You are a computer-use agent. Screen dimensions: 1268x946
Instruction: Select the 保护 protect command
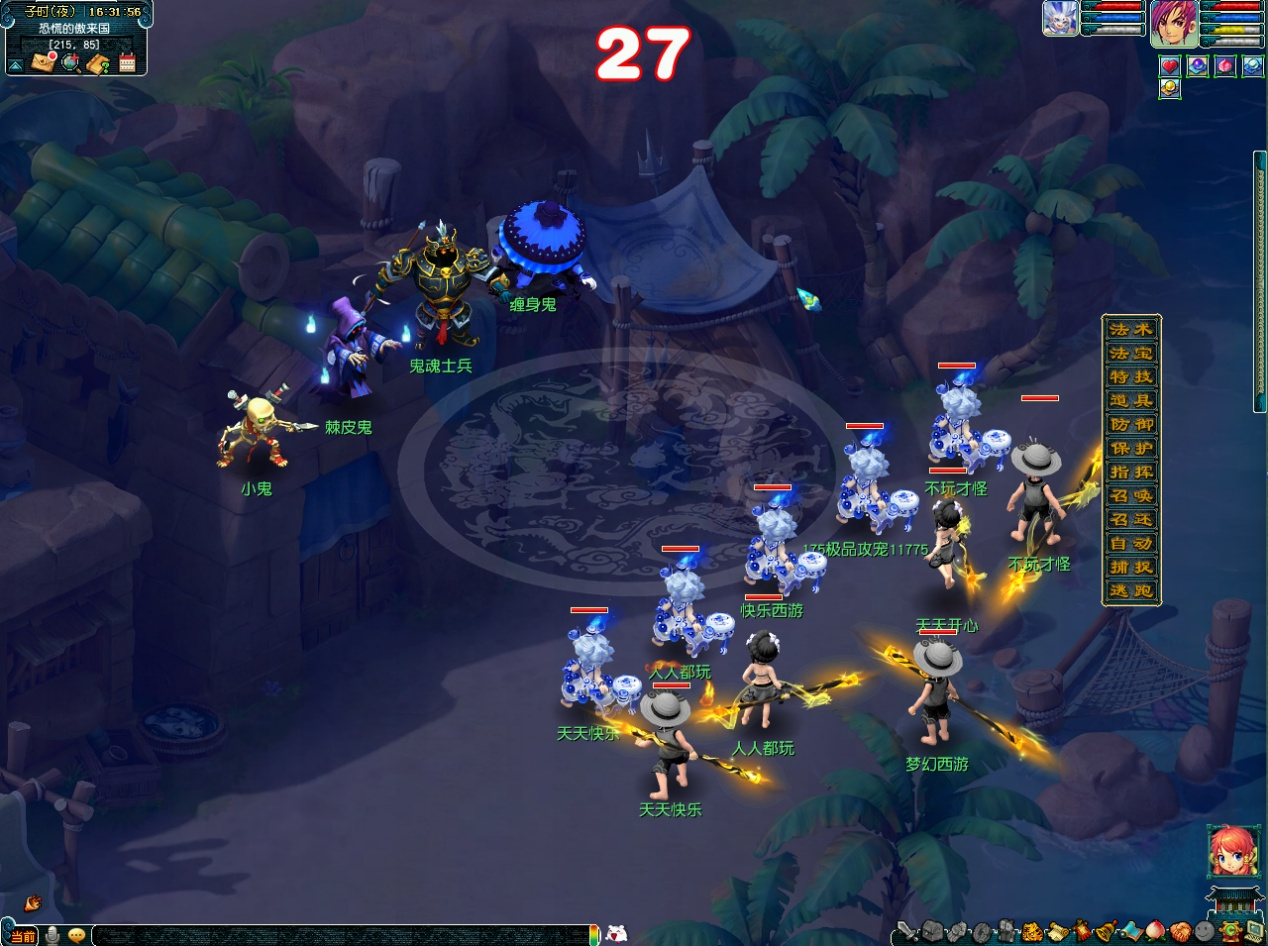pyautogui.click(x=1131, y=448)
